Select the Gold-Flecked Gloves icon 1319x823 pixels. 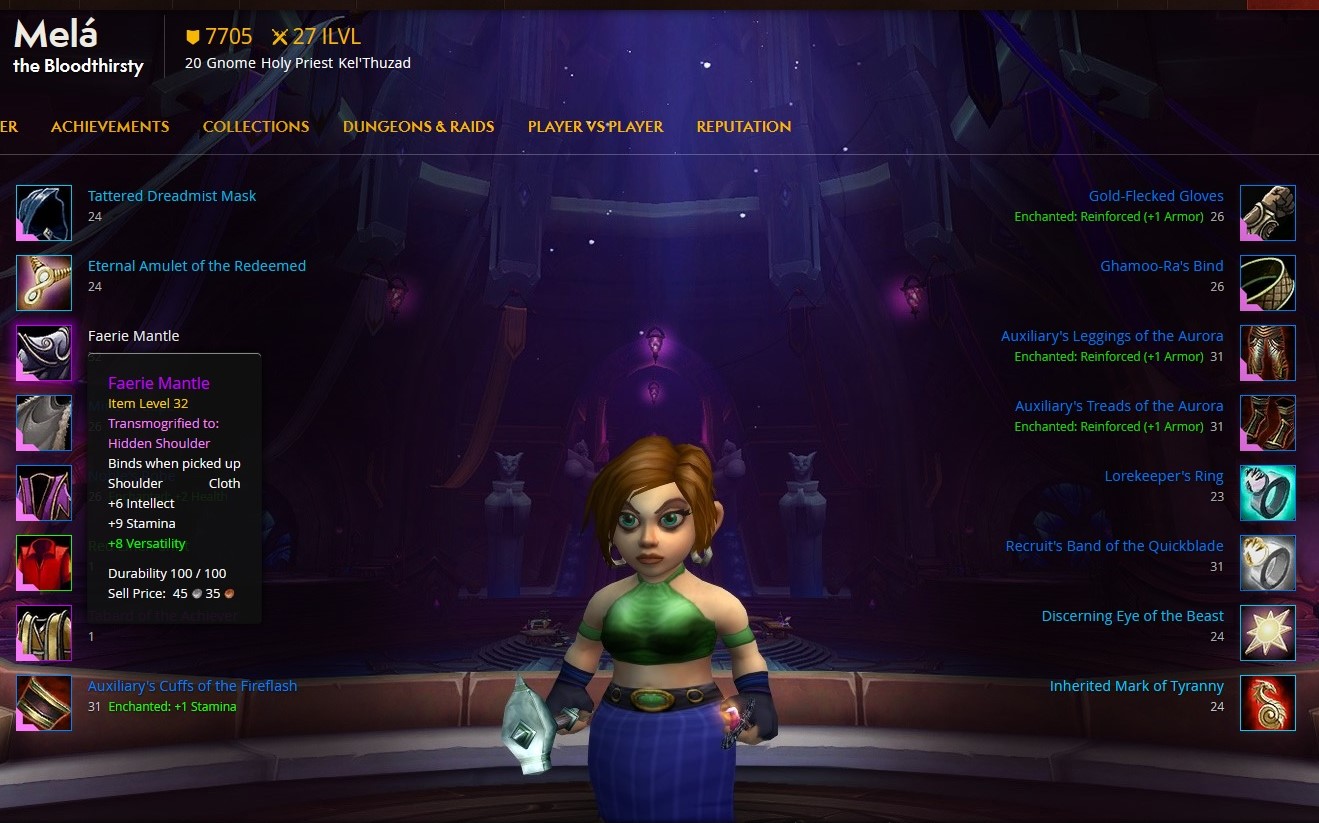[x=1268, y=213]
